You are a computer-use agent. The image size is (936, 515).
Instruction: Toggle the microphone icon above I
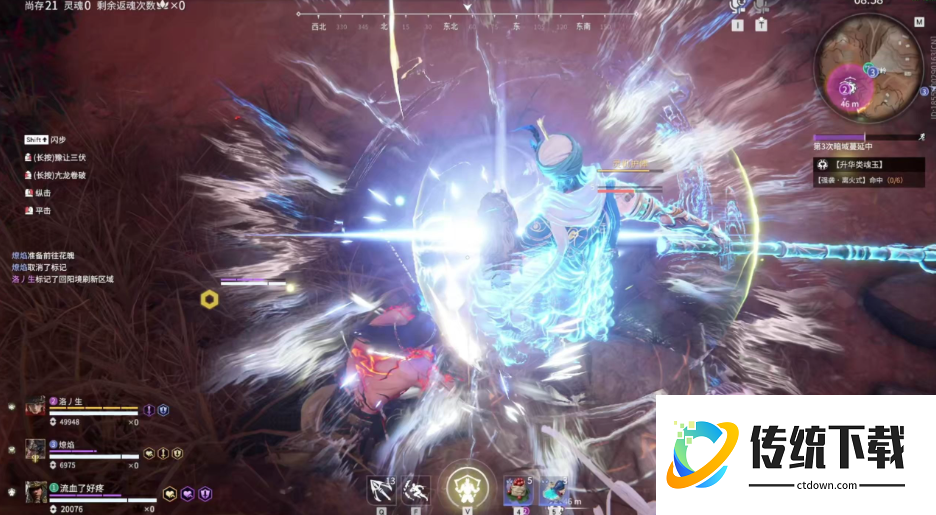coord(739,6)
